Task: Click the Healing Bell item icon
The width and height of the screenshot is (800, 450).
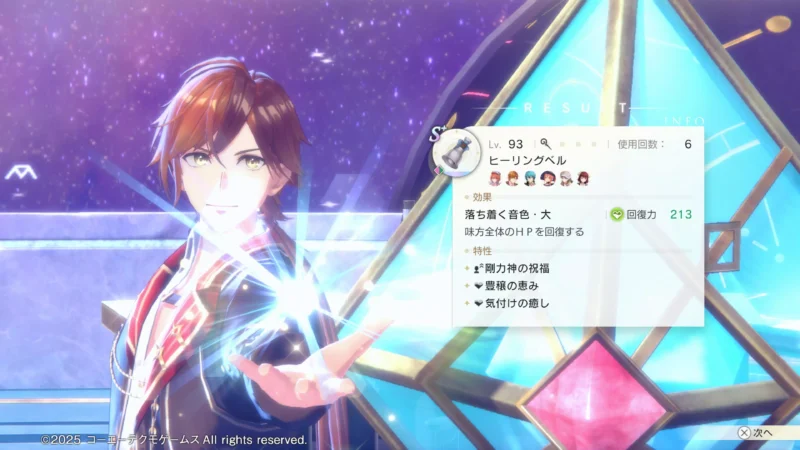Action: 458,152
